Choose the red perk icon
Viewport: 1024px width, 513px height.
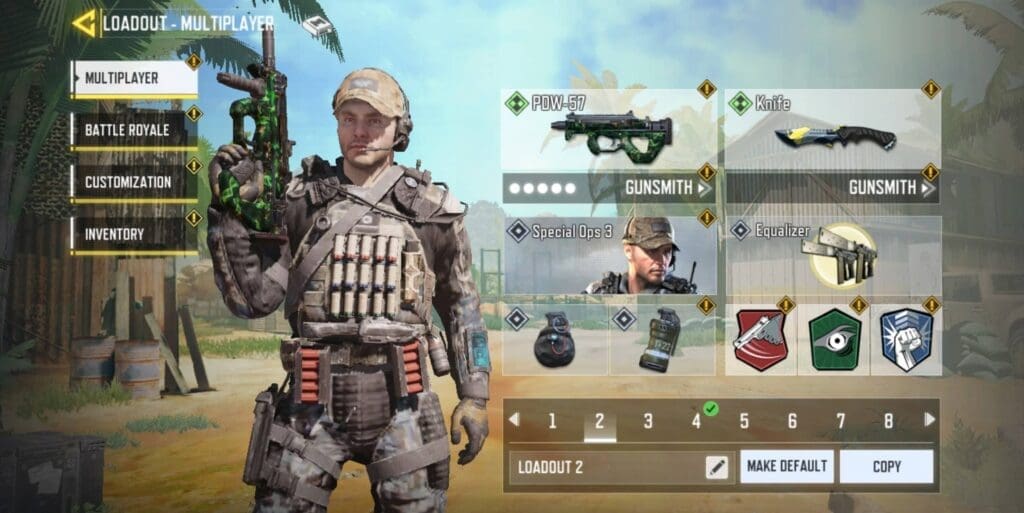pyautogui.click(x=760, y=340)
